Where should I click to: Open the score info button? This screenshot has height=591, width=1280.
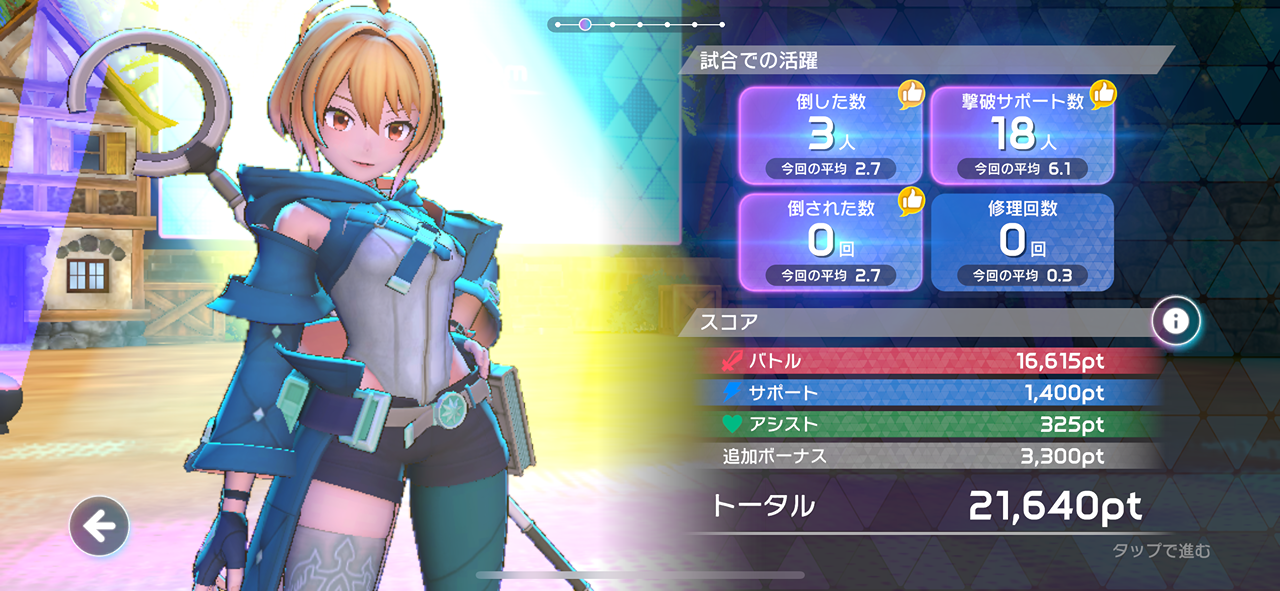click(x=1176, y=321)
